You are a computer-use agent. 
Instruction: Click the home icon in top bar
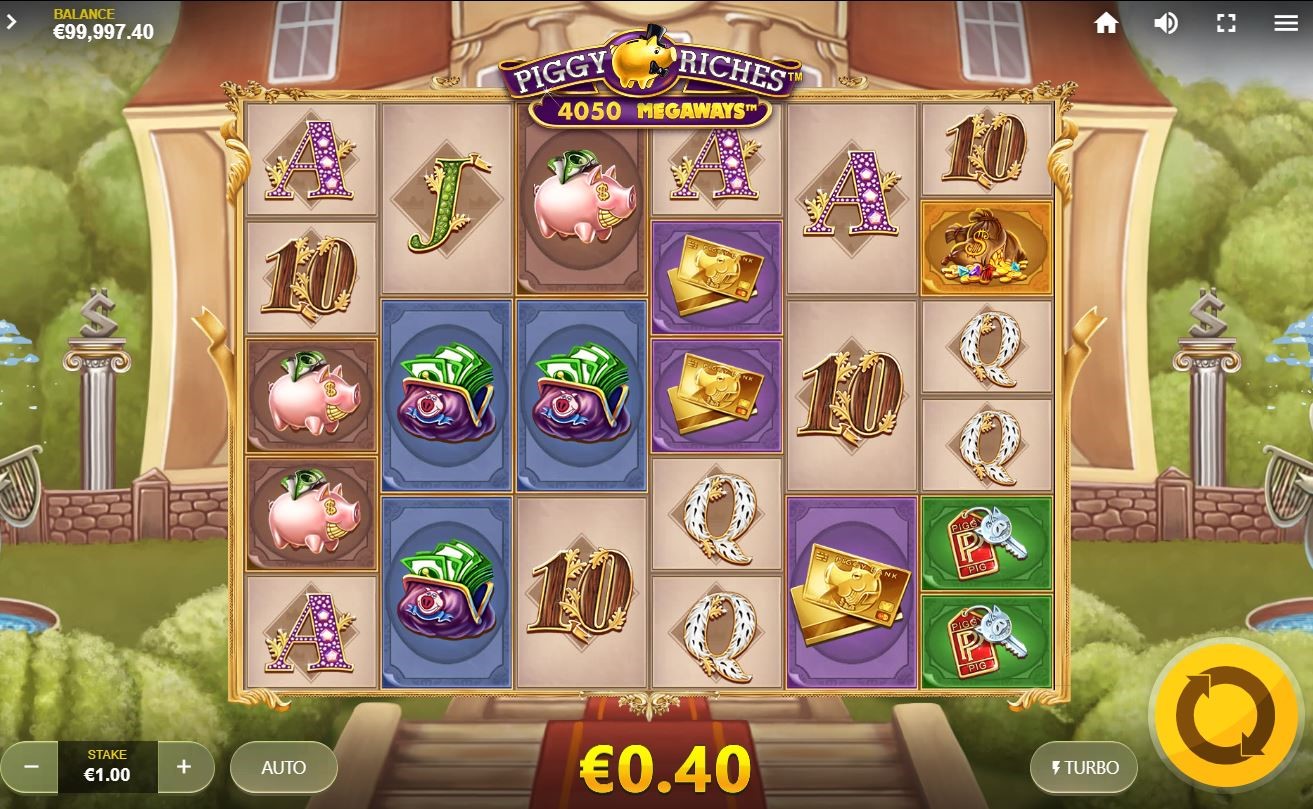pos(1106,22)
